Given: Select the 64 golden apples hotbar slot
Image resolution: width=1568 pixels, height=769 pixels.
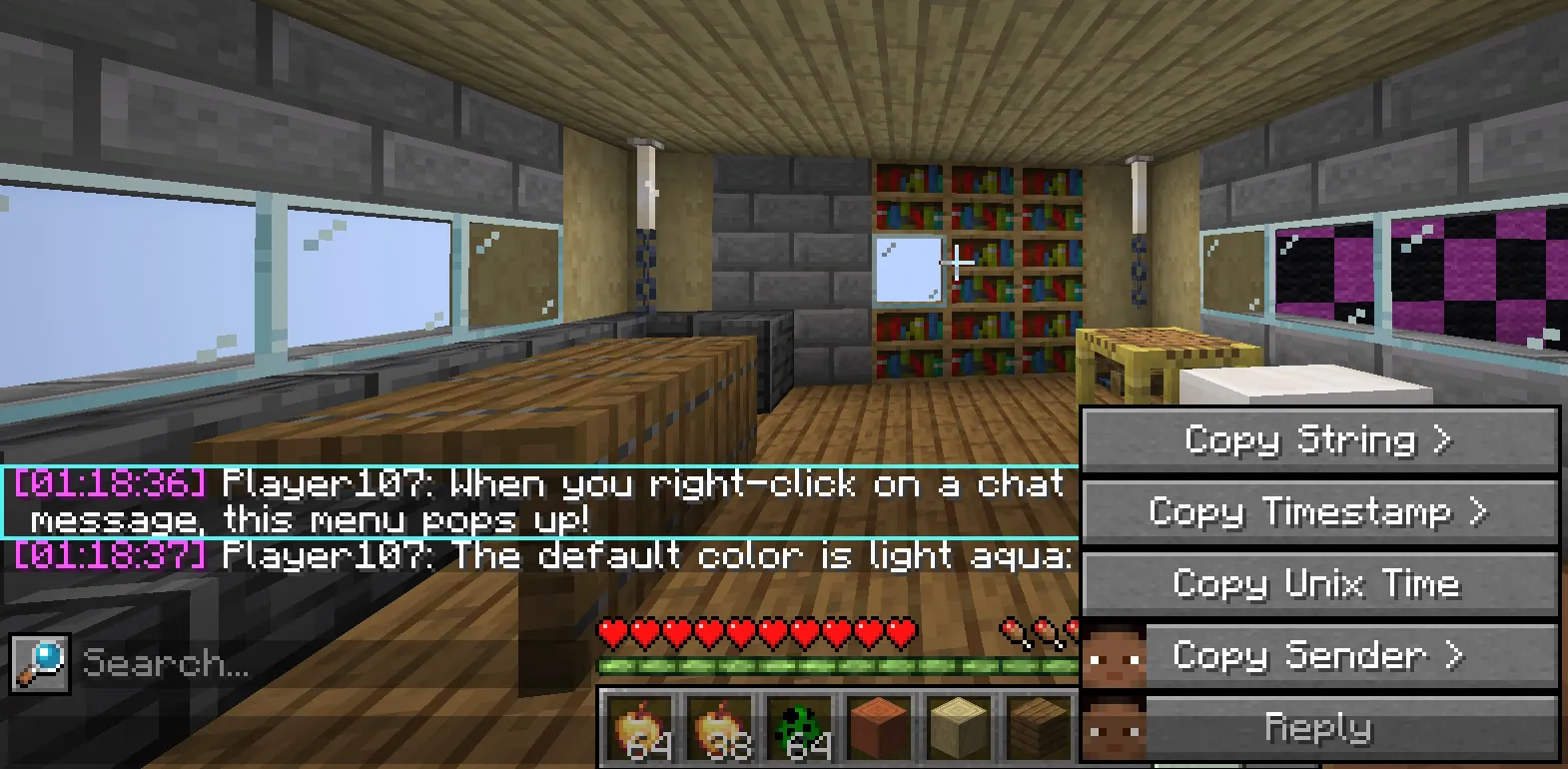Looking at the screenshot, I should (643, 730).
